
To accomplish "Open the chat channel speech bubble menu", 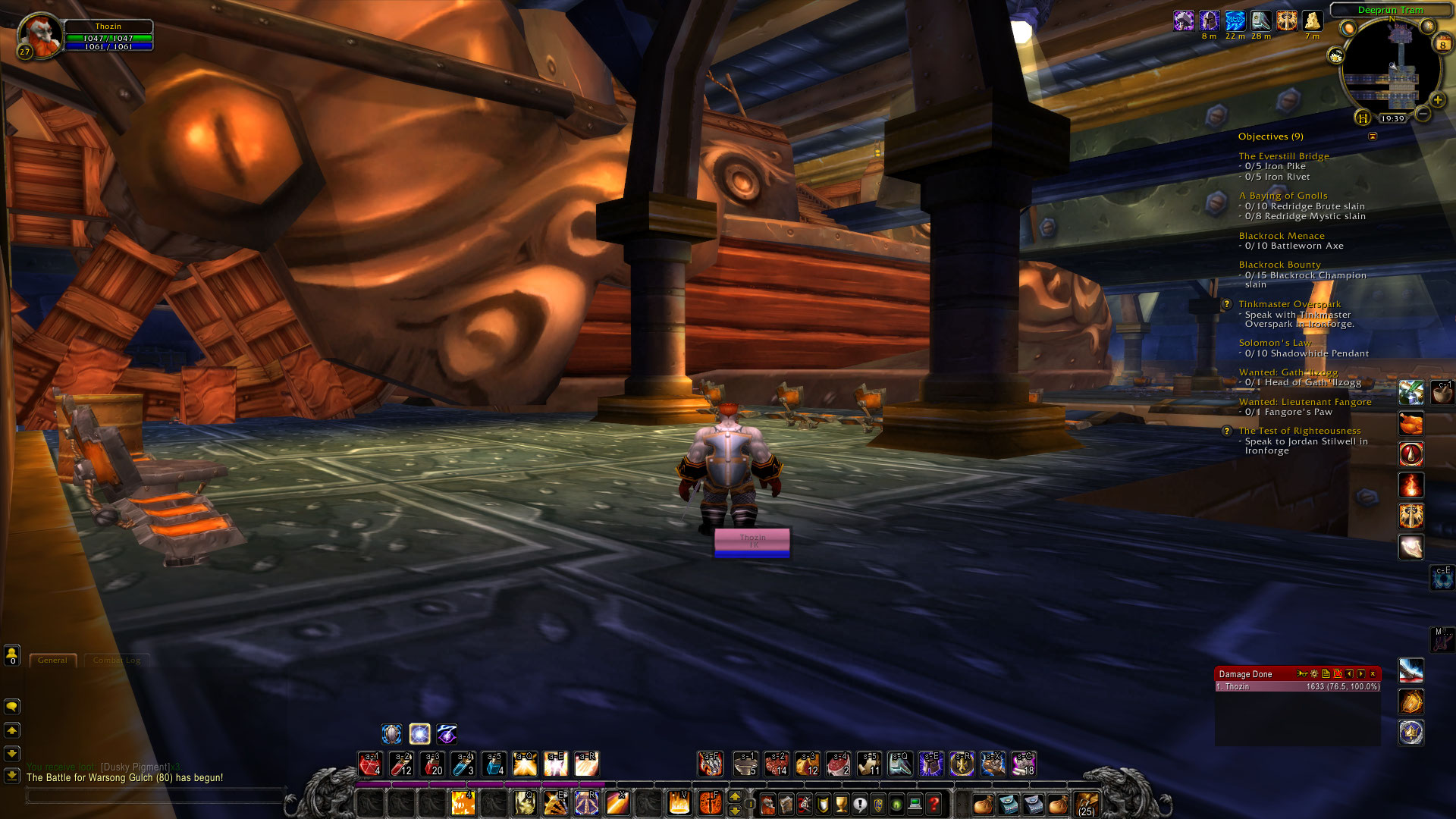I will 11,706.
